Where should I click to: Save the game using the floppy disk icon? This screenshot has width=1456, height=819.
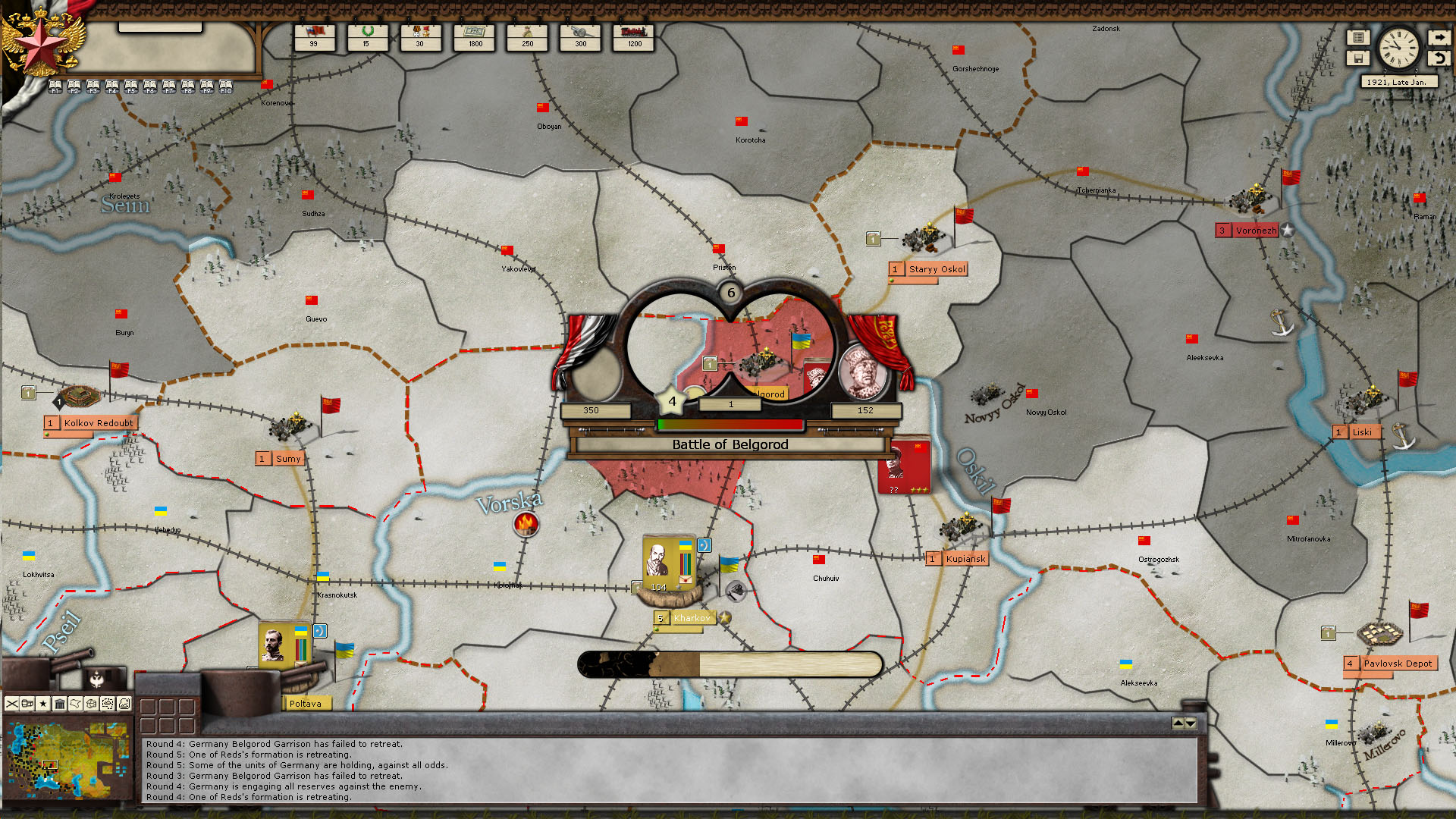click(1357, 58)
